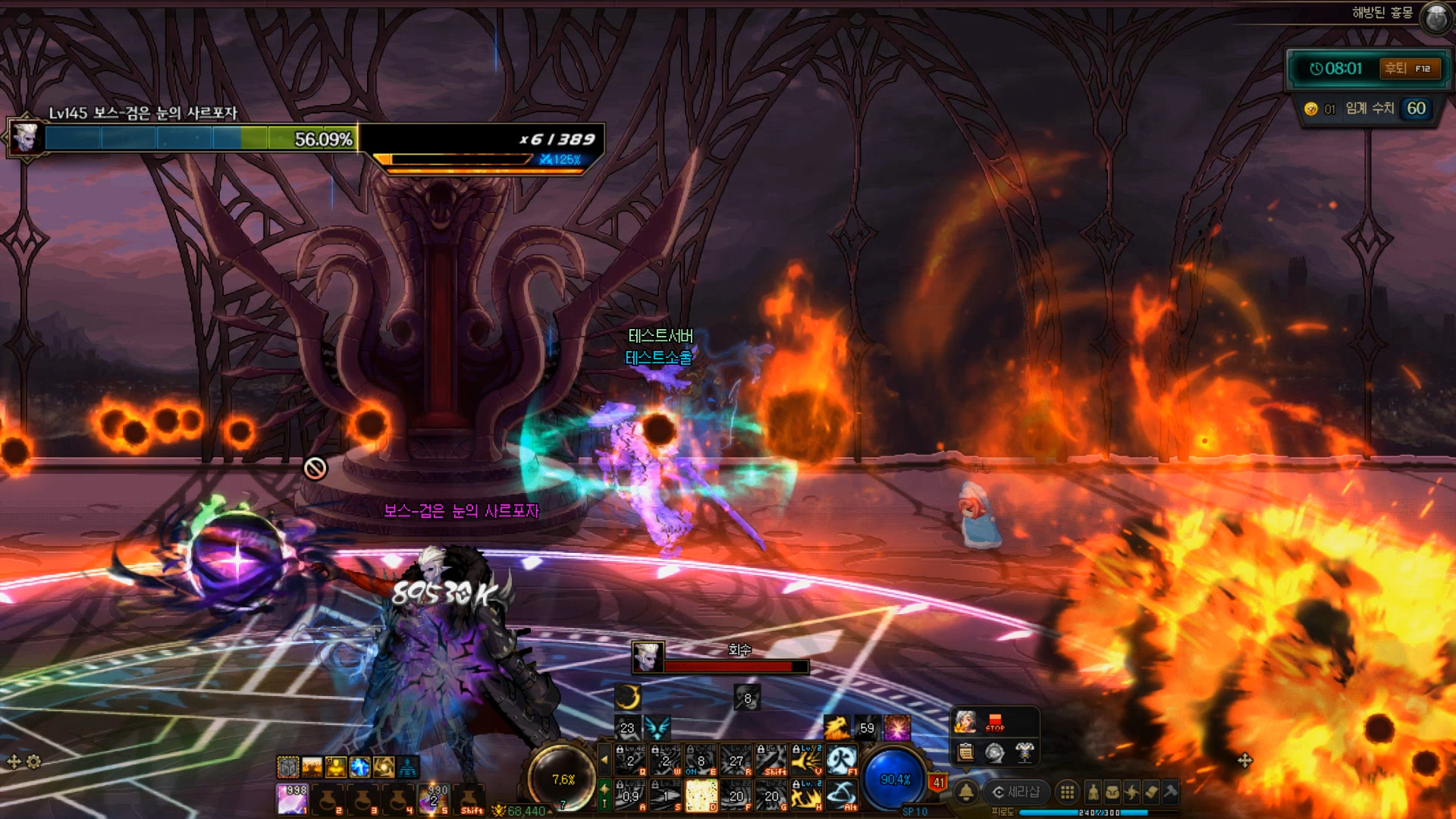This screenshot has height=819, width=1456.
Task: Open the notification bell
Action: (x=965, y=792)
